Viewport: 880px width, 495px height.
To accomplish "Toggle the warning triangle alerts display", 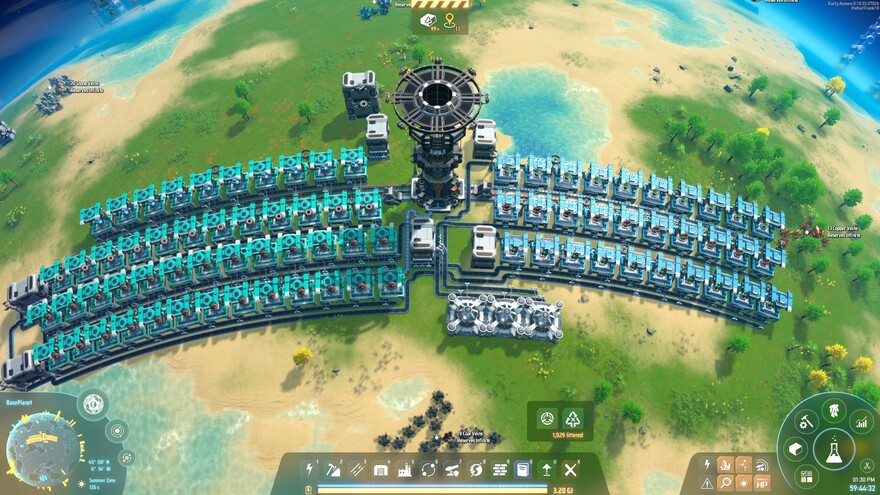I will click(x=708, y=482).
